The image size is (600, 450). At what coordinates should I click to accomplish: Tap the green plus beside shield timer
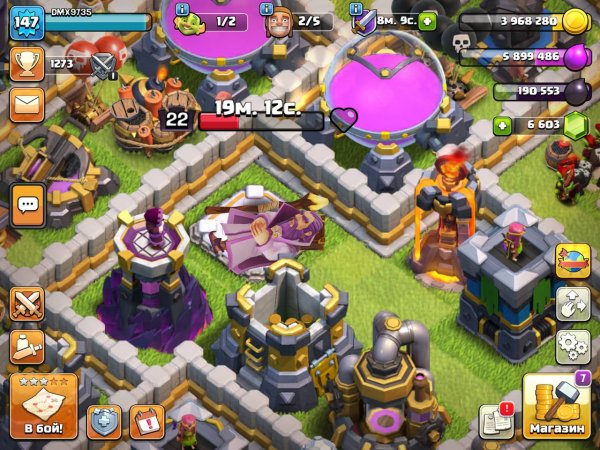pyautogui.click(x=427, y=21)
